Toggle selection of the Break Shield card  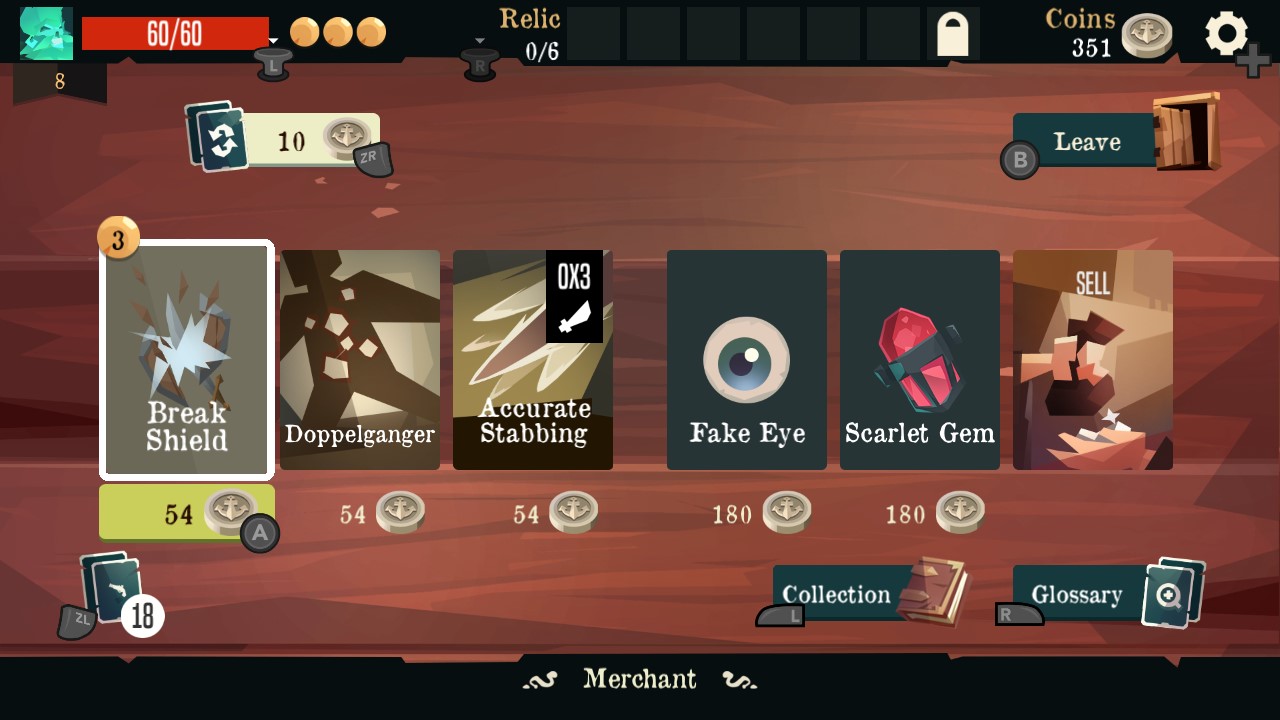pos(186,358)
